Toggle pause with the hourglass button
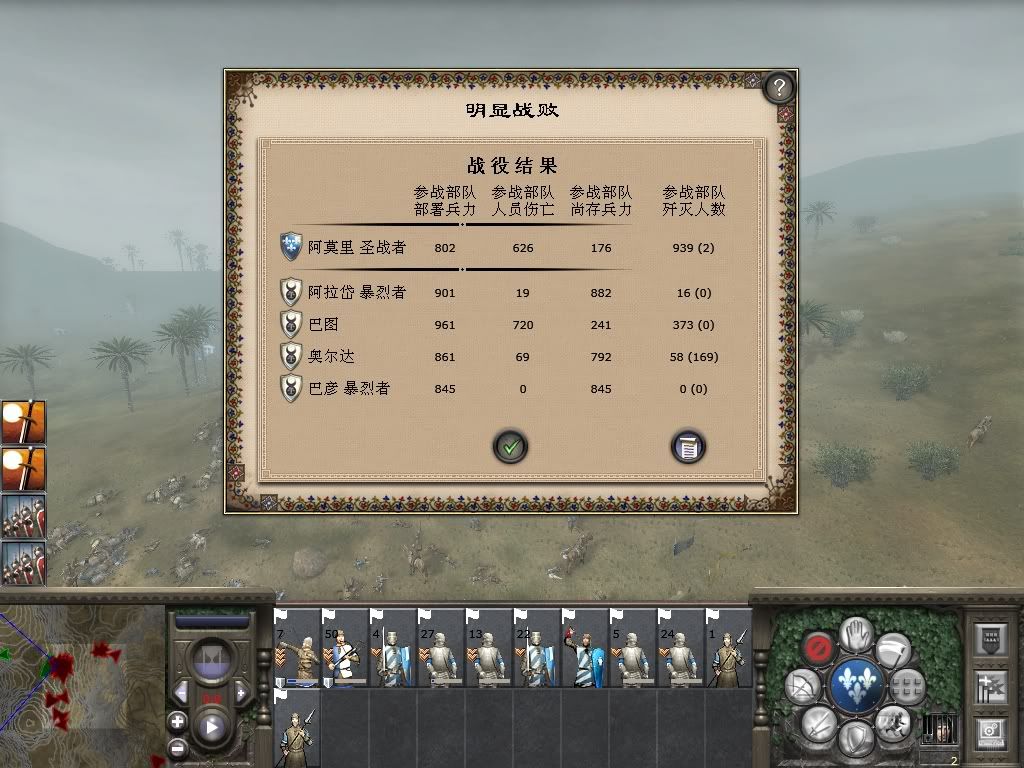Viewport: 1024px width, 768px height. (212, 659)
